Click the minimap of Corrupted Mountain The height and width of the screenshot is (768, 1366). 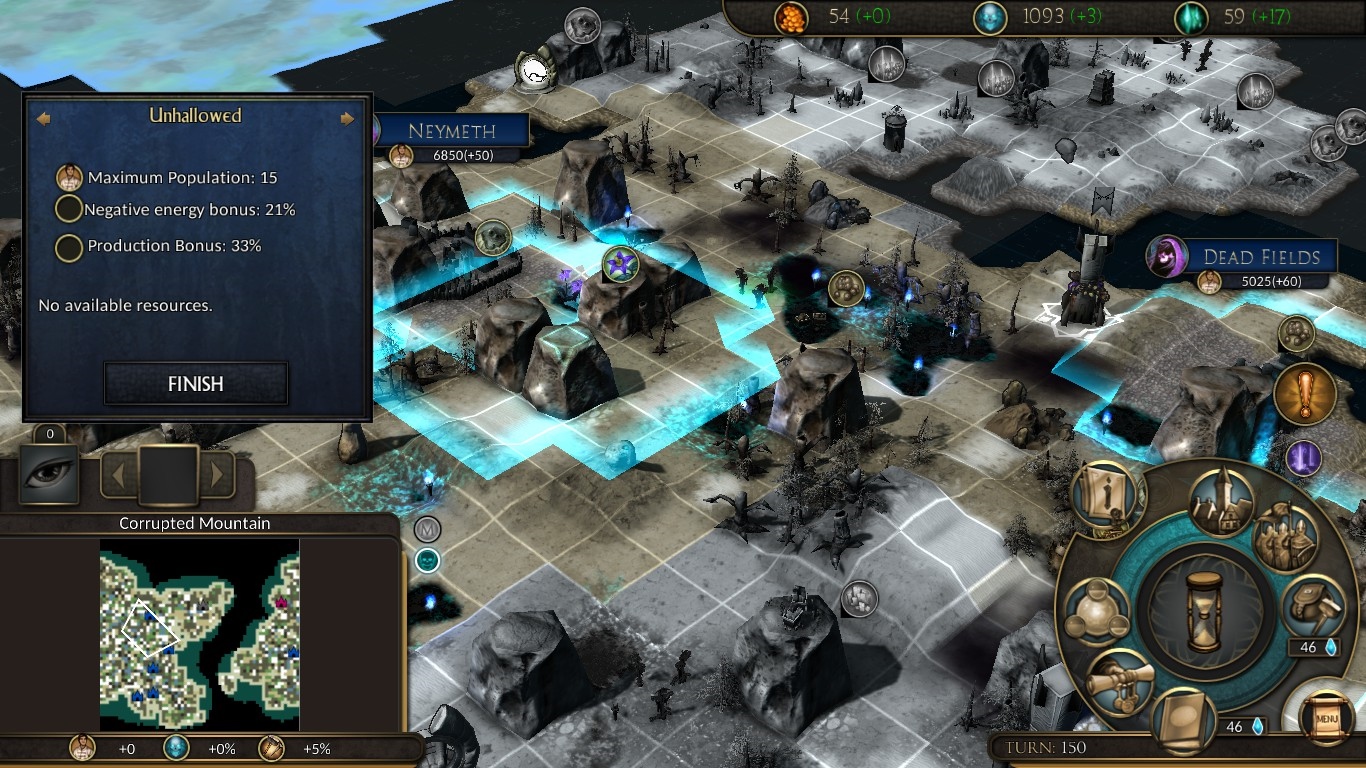point(199,634)
